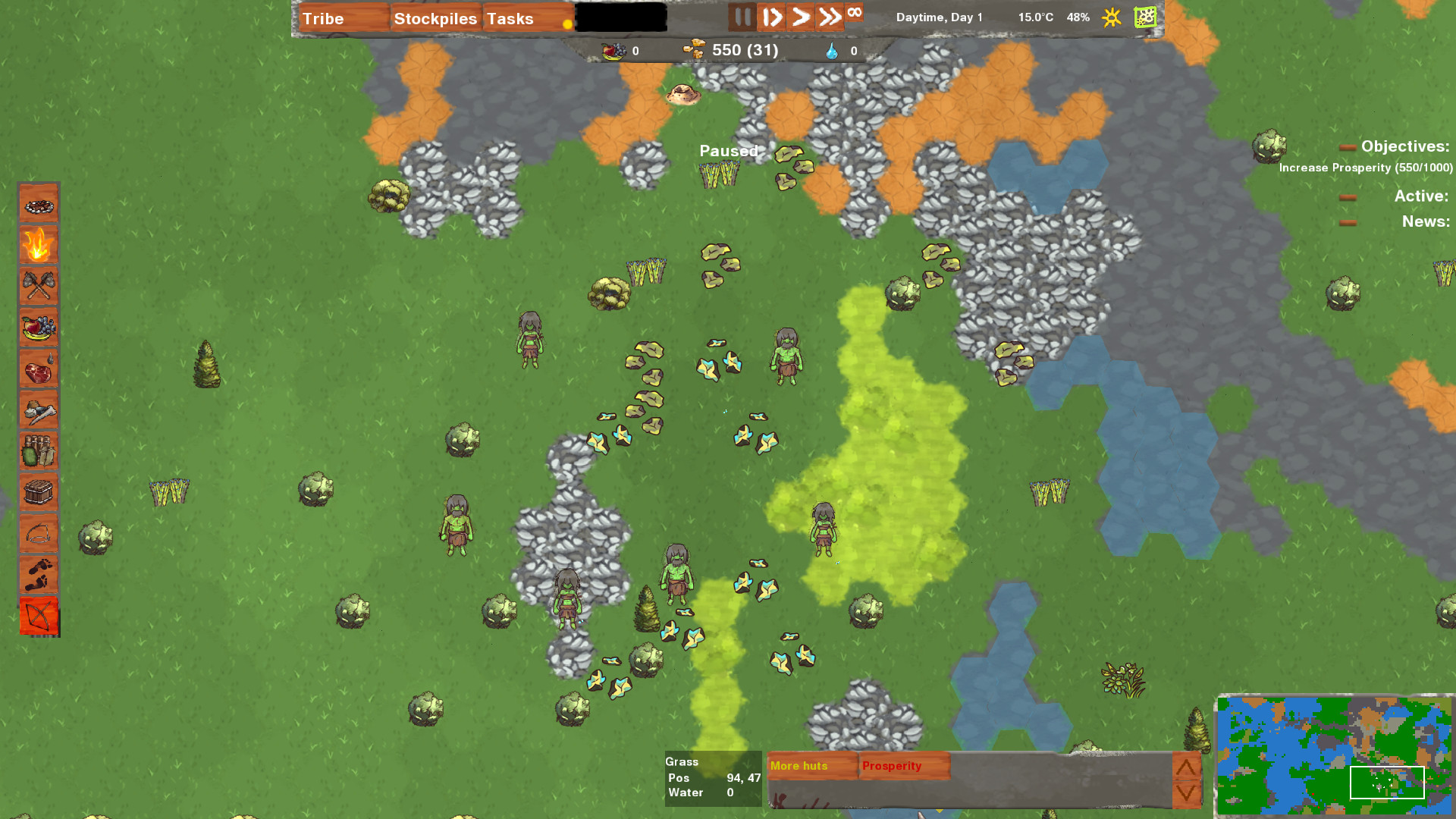Select the bone tools icon
Image resolution: width=1456 pixels, height=819 pixels.
pyautogui.click(x=39, y=410)
